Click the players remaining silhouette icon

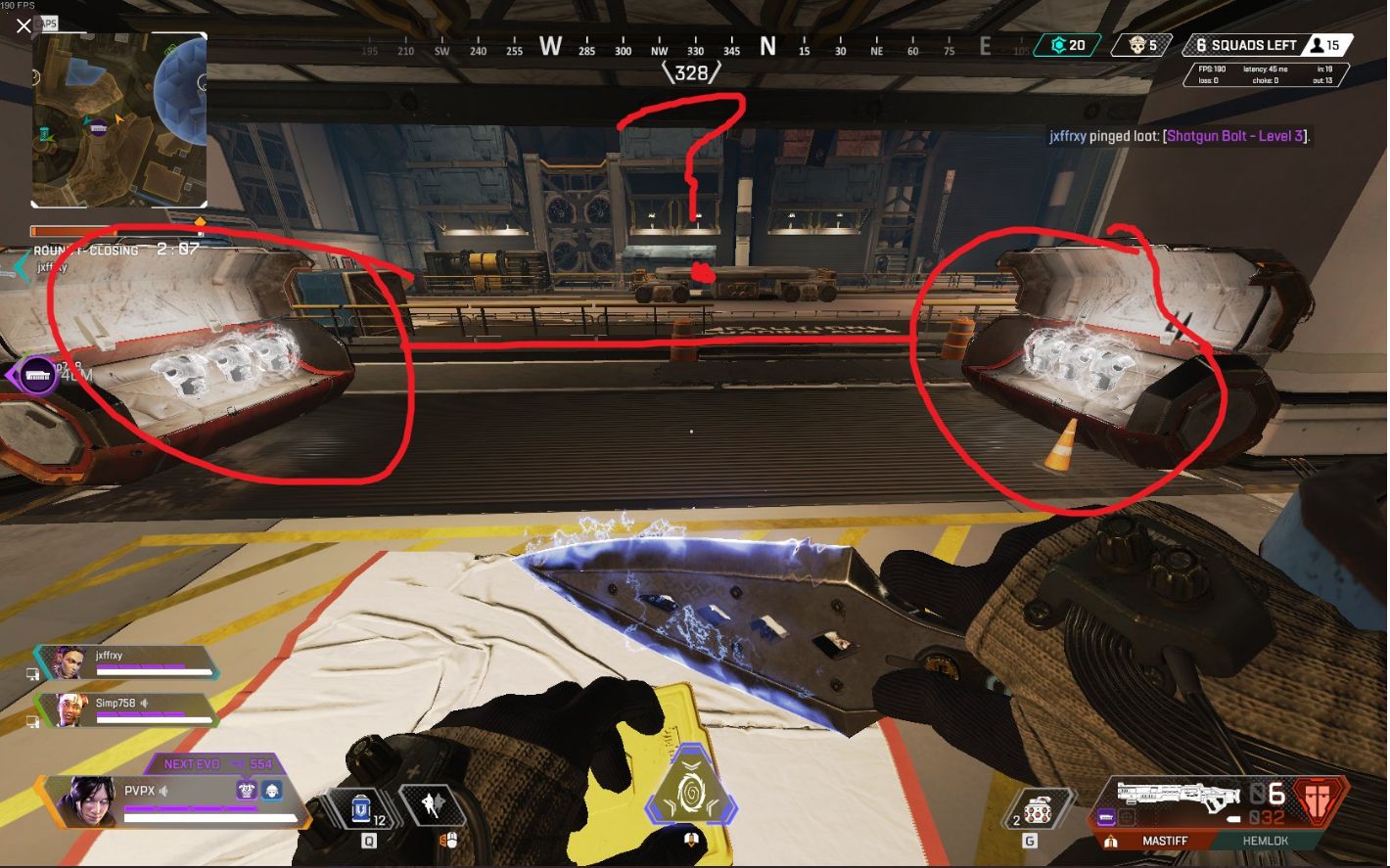(x=1317, y=45)
